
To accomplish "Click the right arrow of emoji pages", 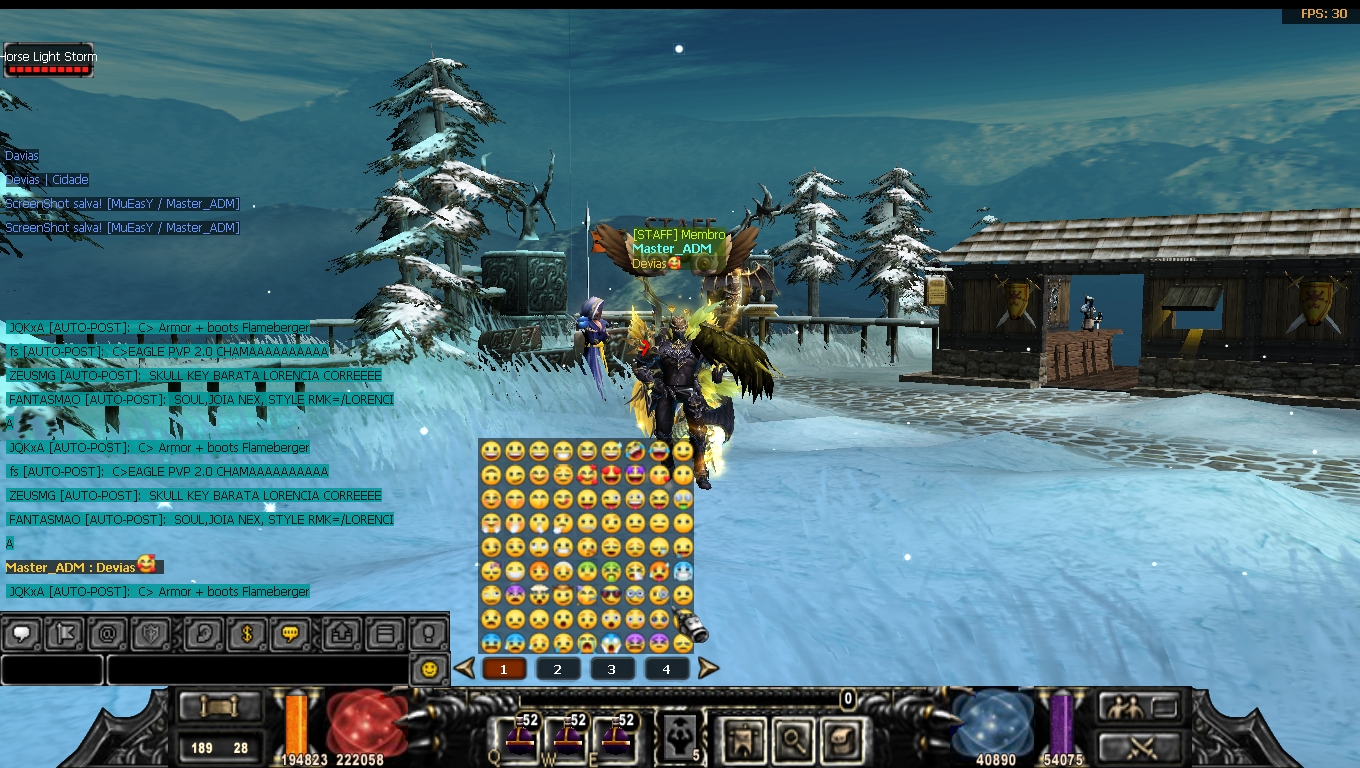I will coord(708,668).
